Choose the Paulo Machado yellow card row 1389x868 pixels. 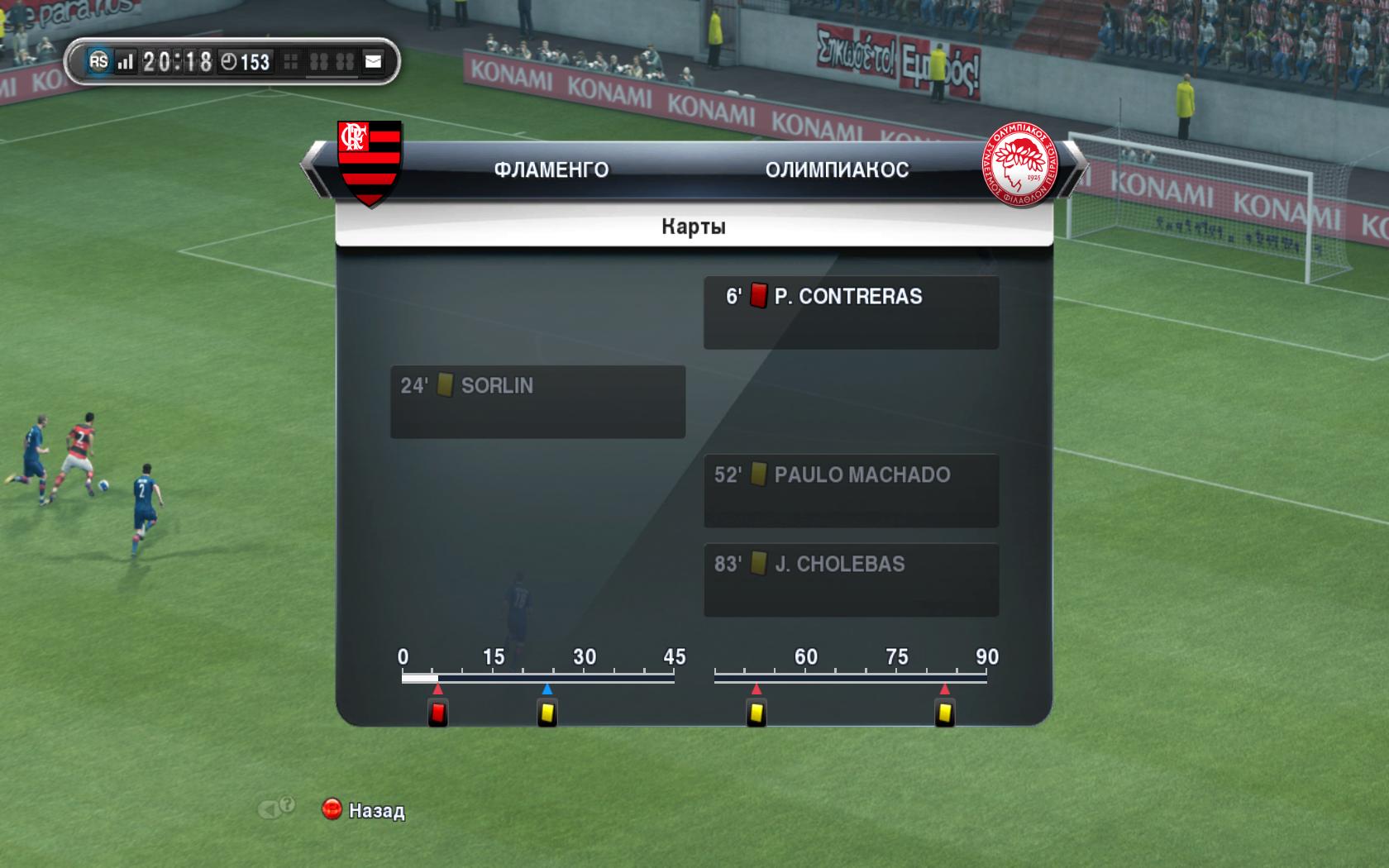(851, 490)
